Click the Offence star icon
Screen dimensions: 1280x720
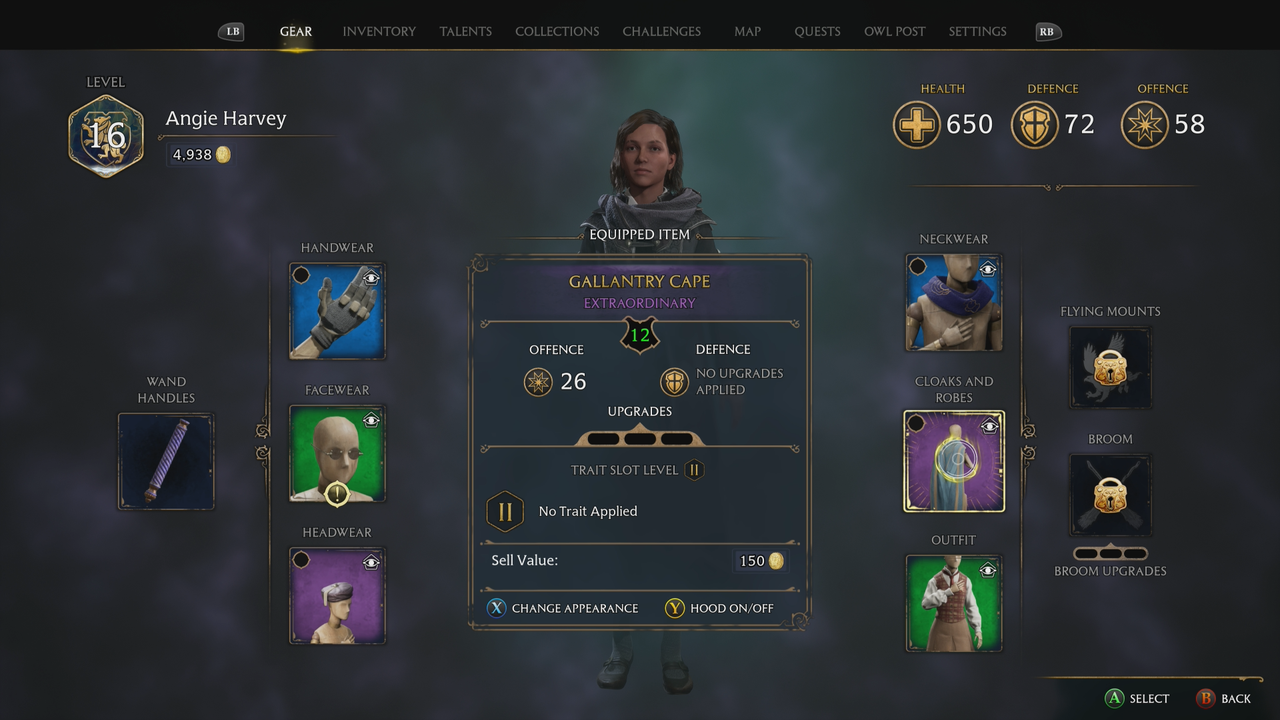tap(1144, 125)
